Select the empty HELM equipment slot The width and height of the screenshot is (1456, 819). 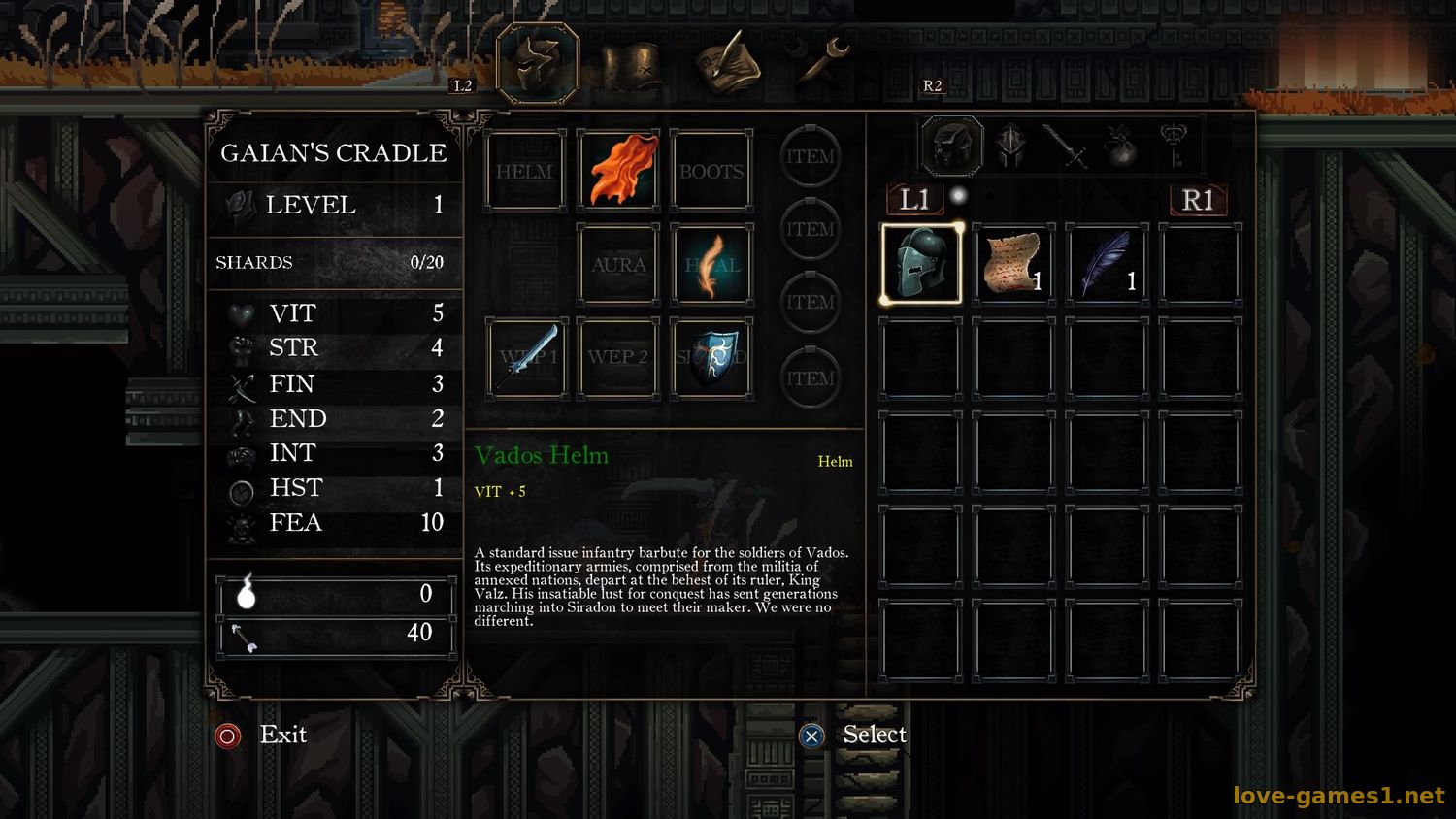tap(525, 172)
